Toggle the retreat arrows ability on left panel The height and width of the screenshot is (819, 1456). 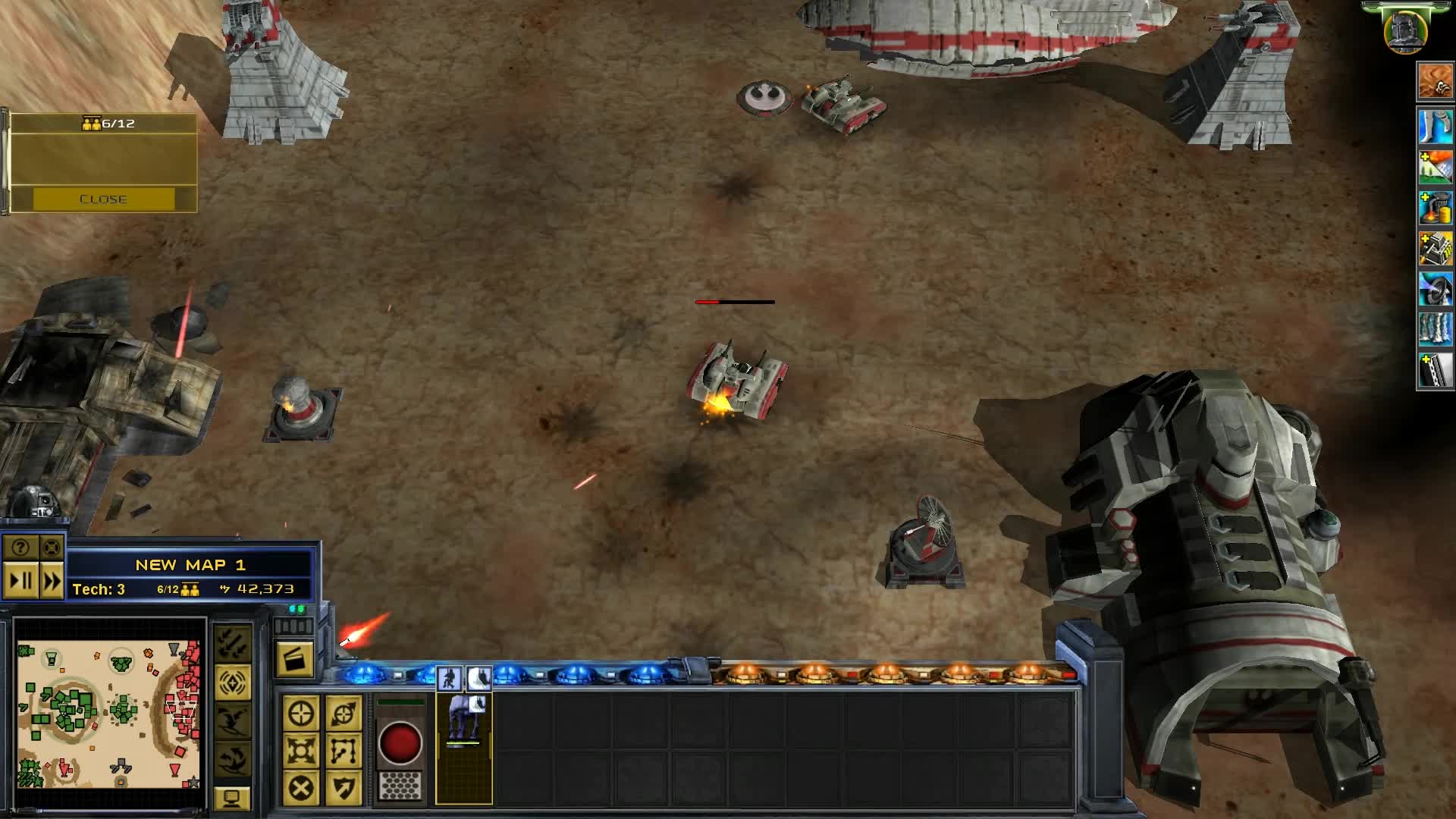coord(232,642)
